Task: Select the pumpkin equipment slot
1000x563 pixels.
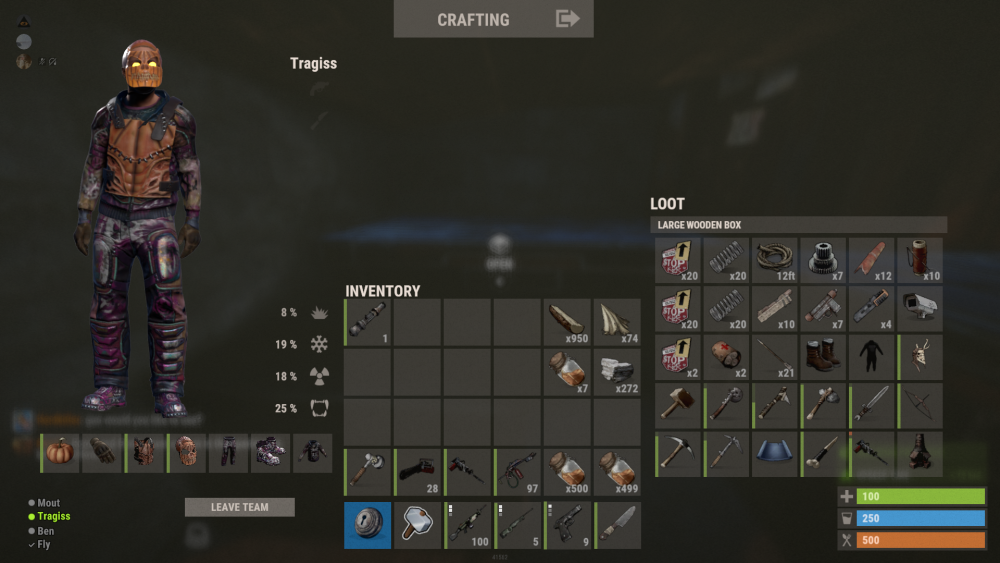Action: pyautogui.click(x=61, y=452)
